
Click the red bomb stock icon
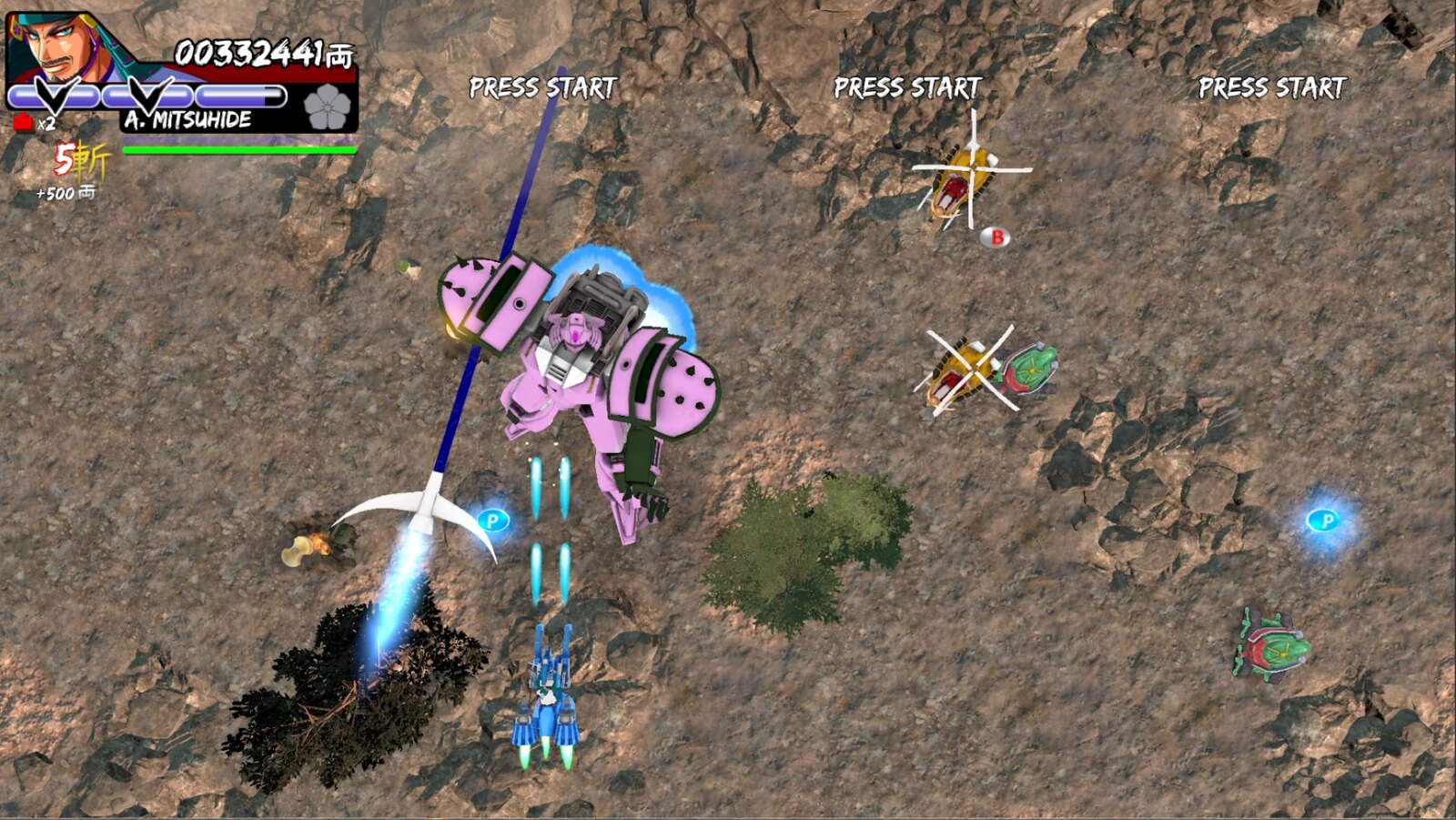point(24,122)
